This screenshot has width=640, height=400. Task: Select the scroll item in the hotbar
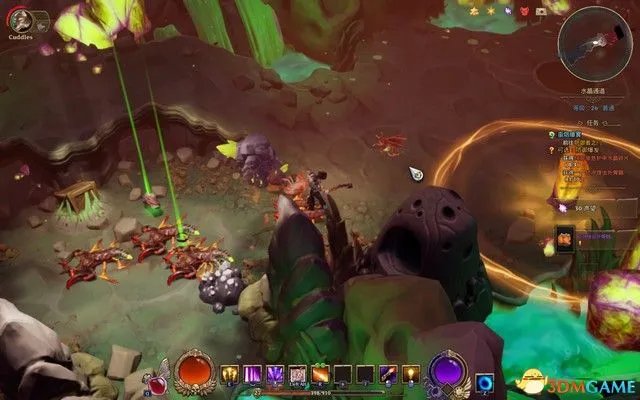pyautogui.click(x=298, y=375)
